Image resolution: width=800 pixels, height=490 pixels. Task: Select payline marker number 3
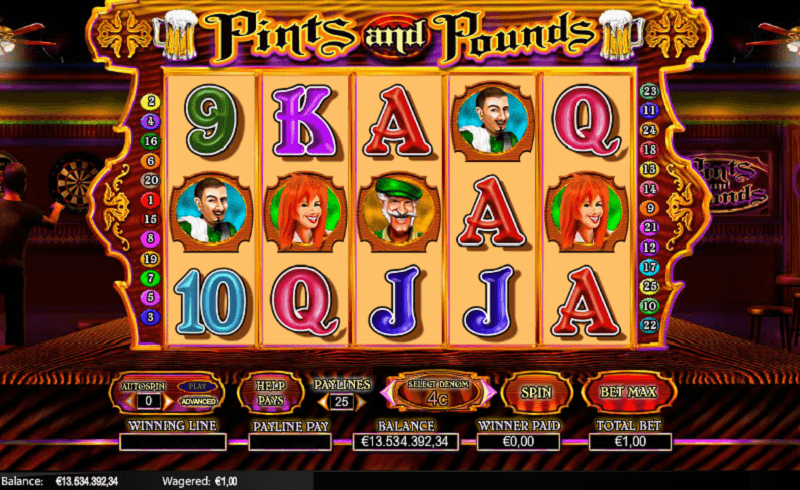pyautogui.click(x=152, y=316)
